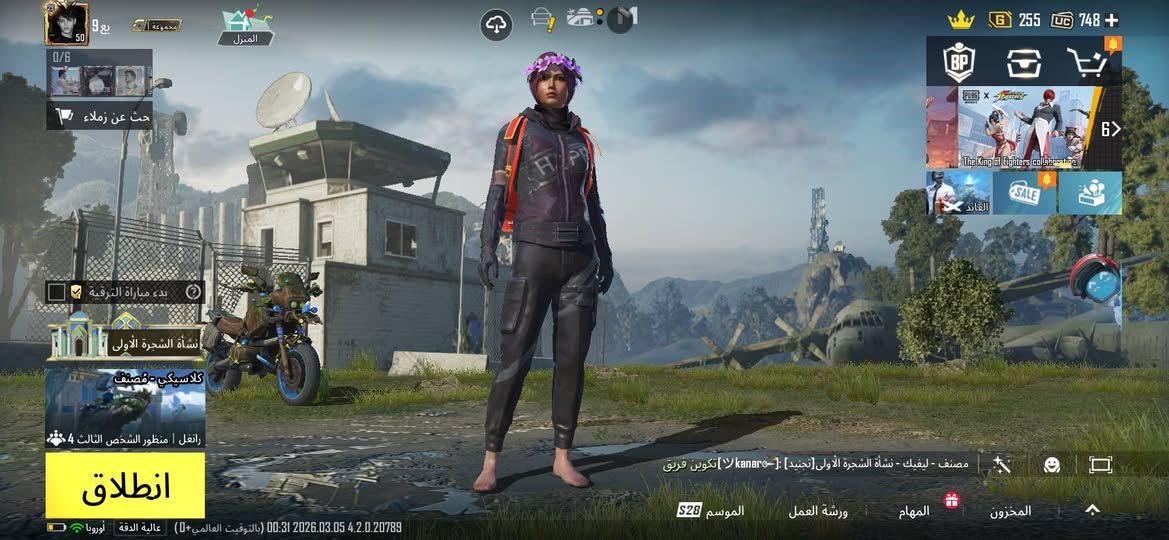This screenshot has height=540, width=1169.
Task: Expand the bottom menu arrow
Action: pyautogui.click(x=1093, y=510)
